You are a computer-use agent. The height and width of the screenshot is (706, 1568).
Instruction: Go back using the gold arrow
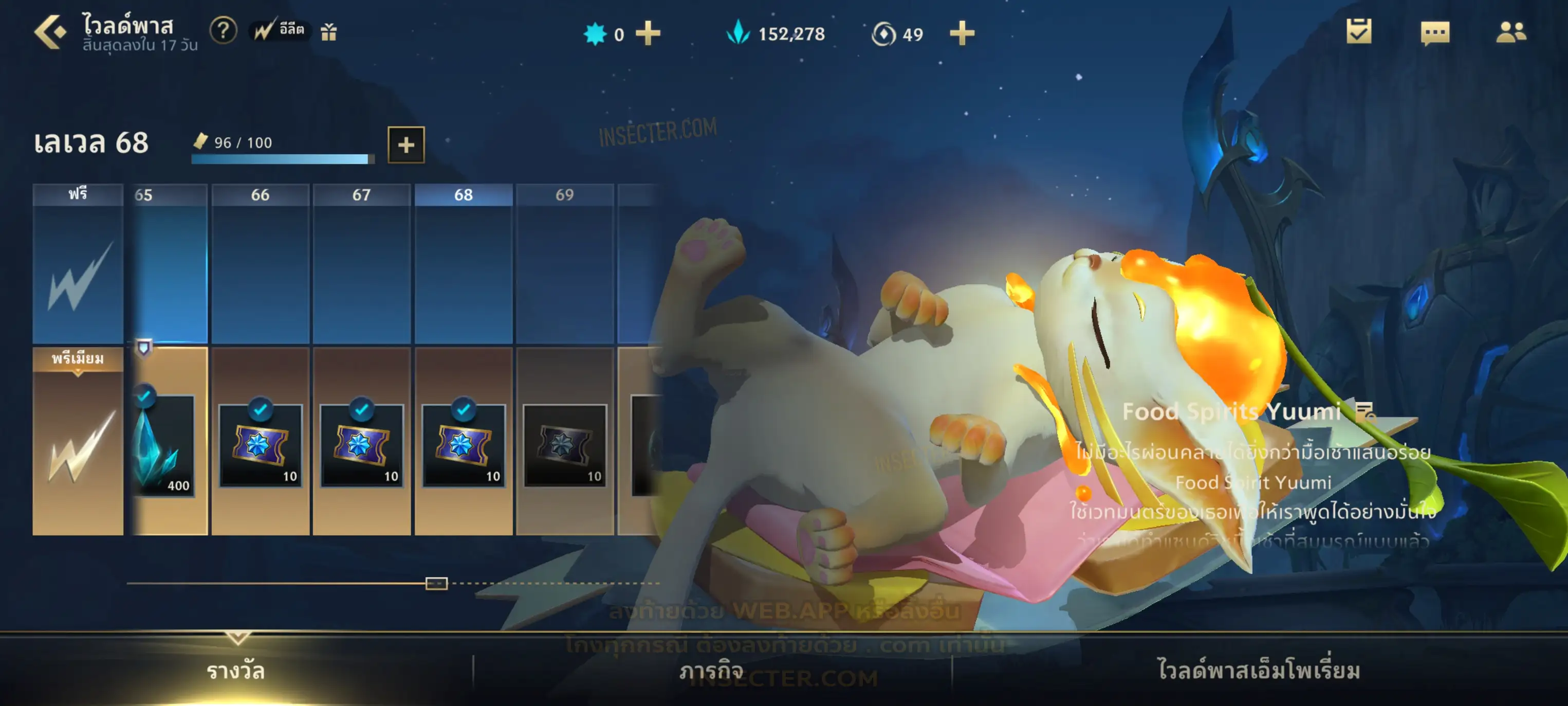click(x=50, y=32)
